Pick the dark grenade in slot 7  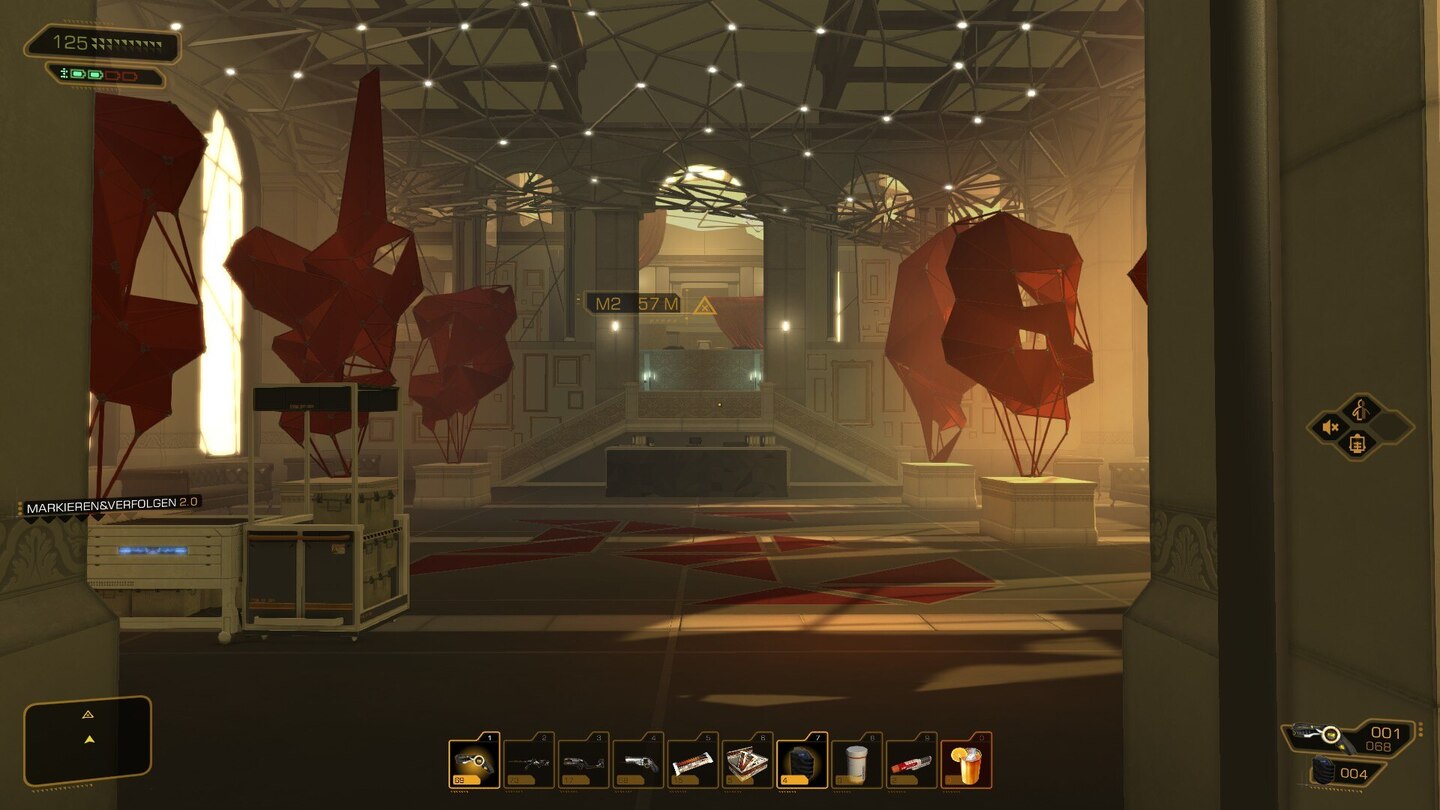coord(802,763)
